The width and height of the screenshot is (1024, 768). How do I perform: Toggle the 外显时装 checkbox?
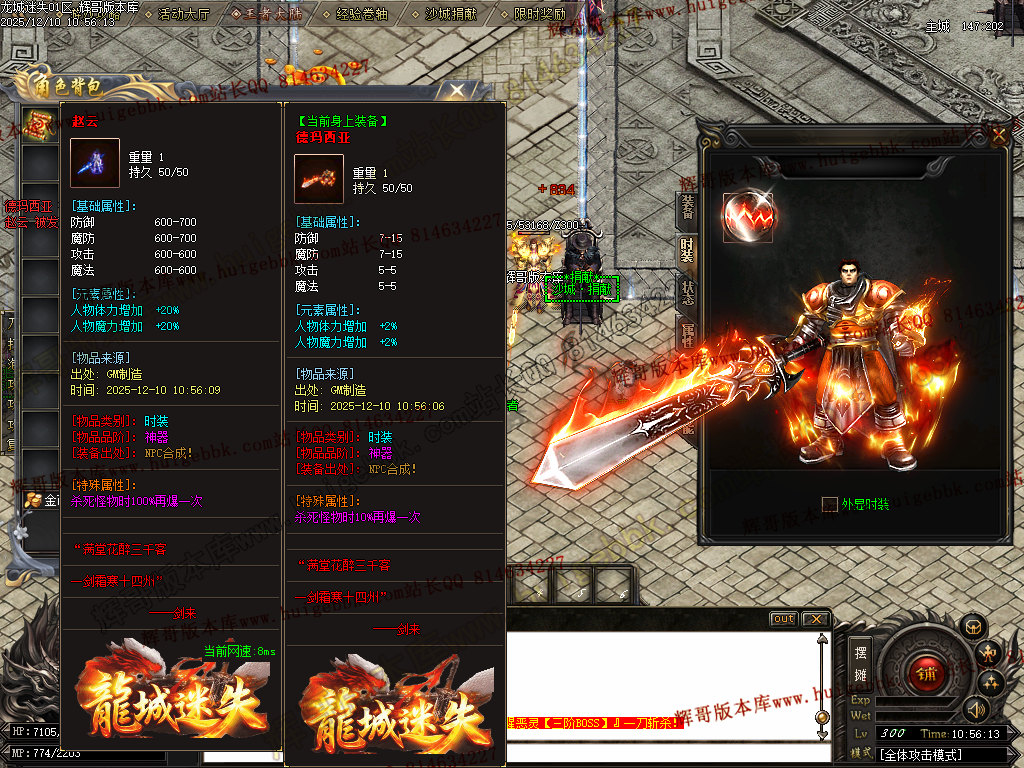(x=829, y=504)
